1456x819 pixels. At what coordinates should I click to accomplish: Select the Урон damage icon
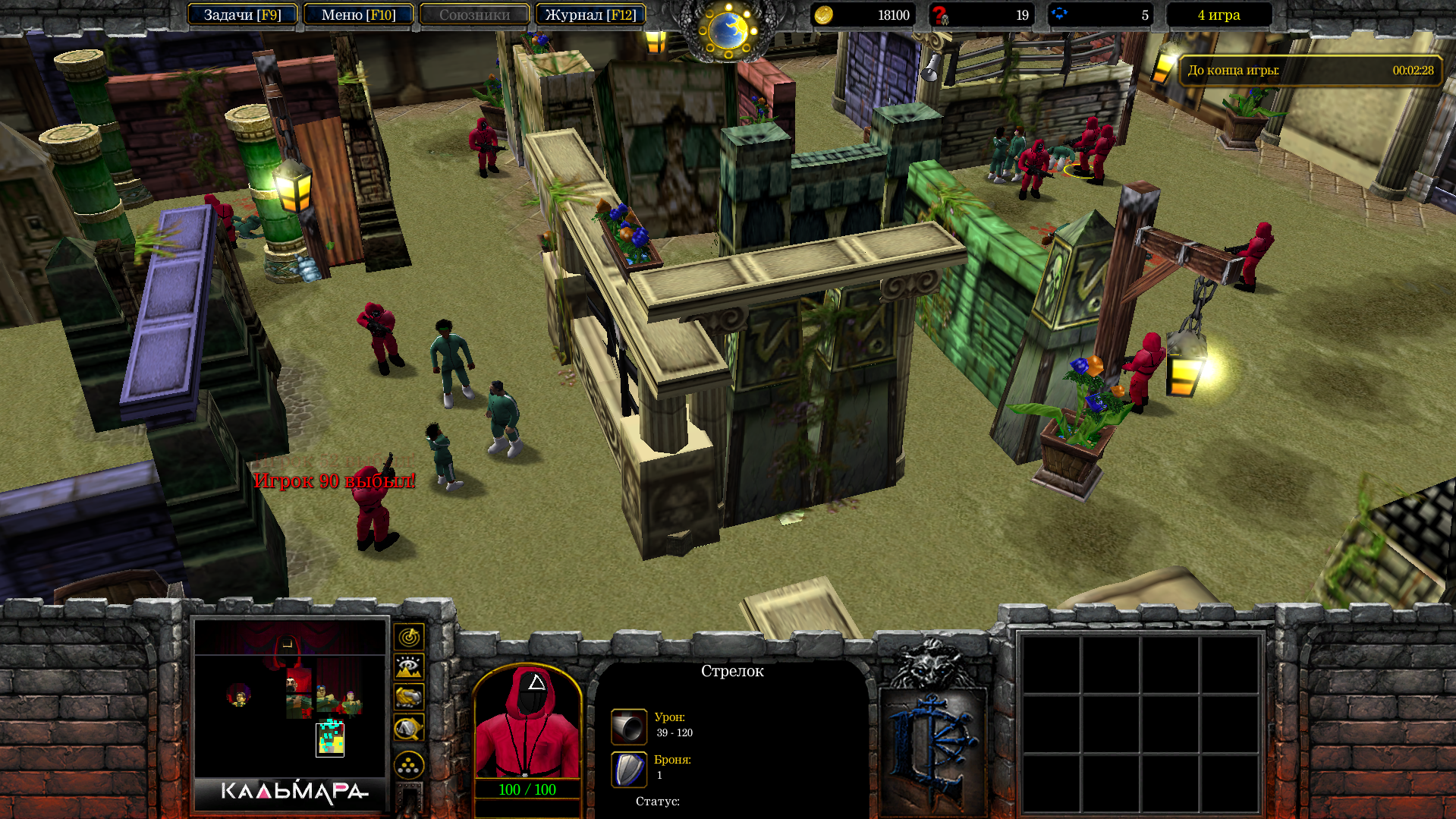click(629, 726)
